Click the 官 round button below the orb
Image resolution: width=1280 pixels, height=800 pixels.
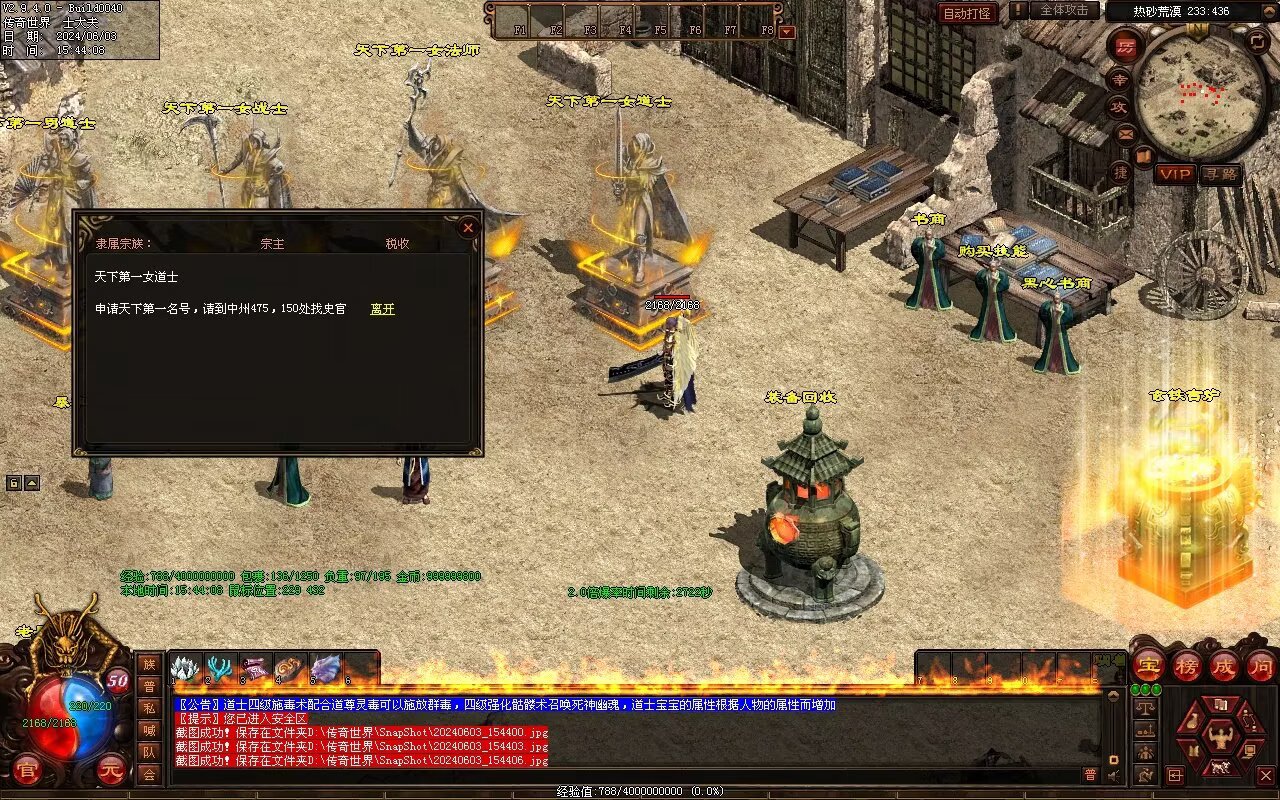(x=27, y=771)
